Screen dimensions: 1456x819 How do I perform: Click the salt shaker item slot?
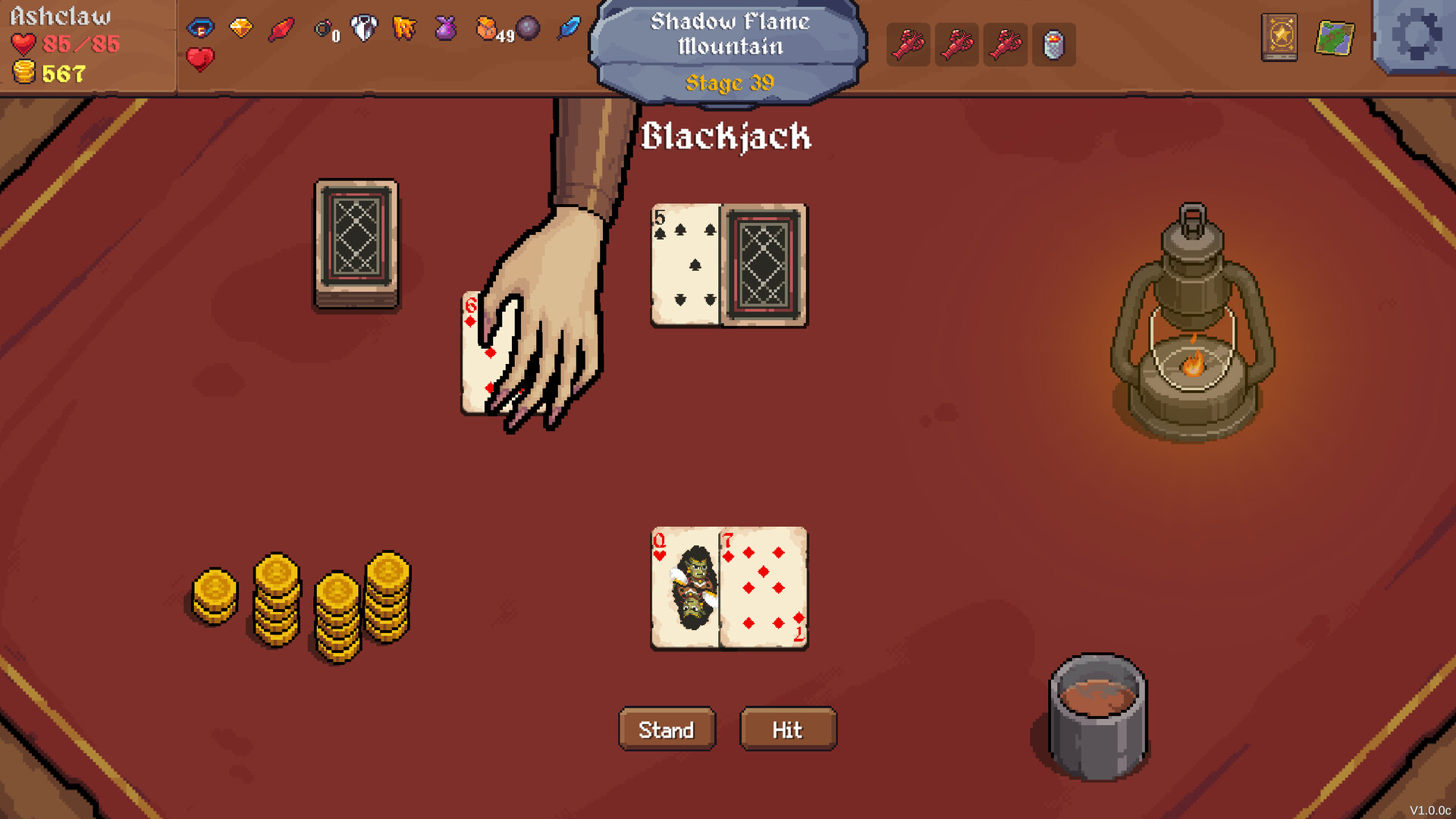pos(1055,44)
